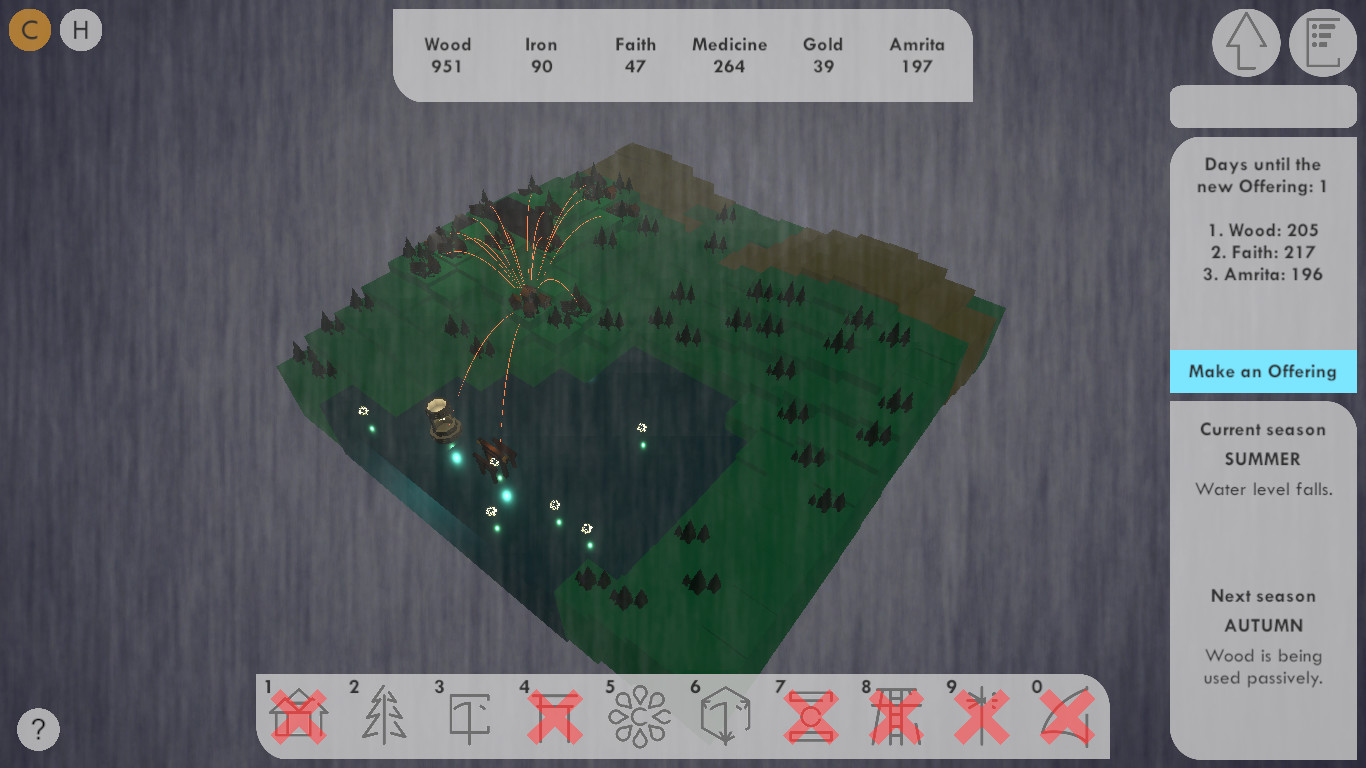This screenshot has width=1366, height=768.
Task: Click the crossed-out spark tool in slot 9
Action: tap(983, 714)
